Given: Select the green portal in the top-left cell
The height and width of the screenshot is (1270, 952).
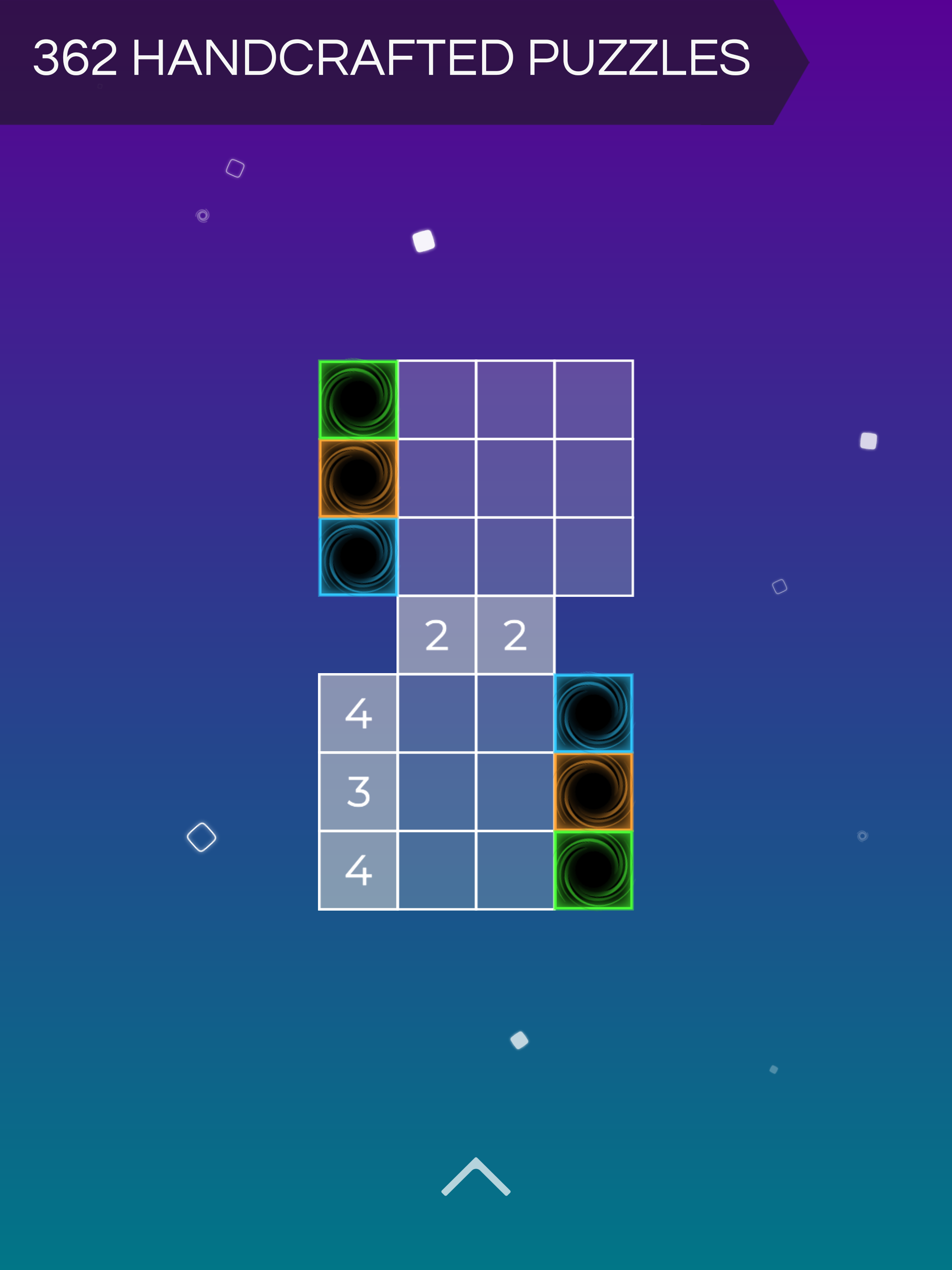Looking at the screenshot, I should point(359,399).
